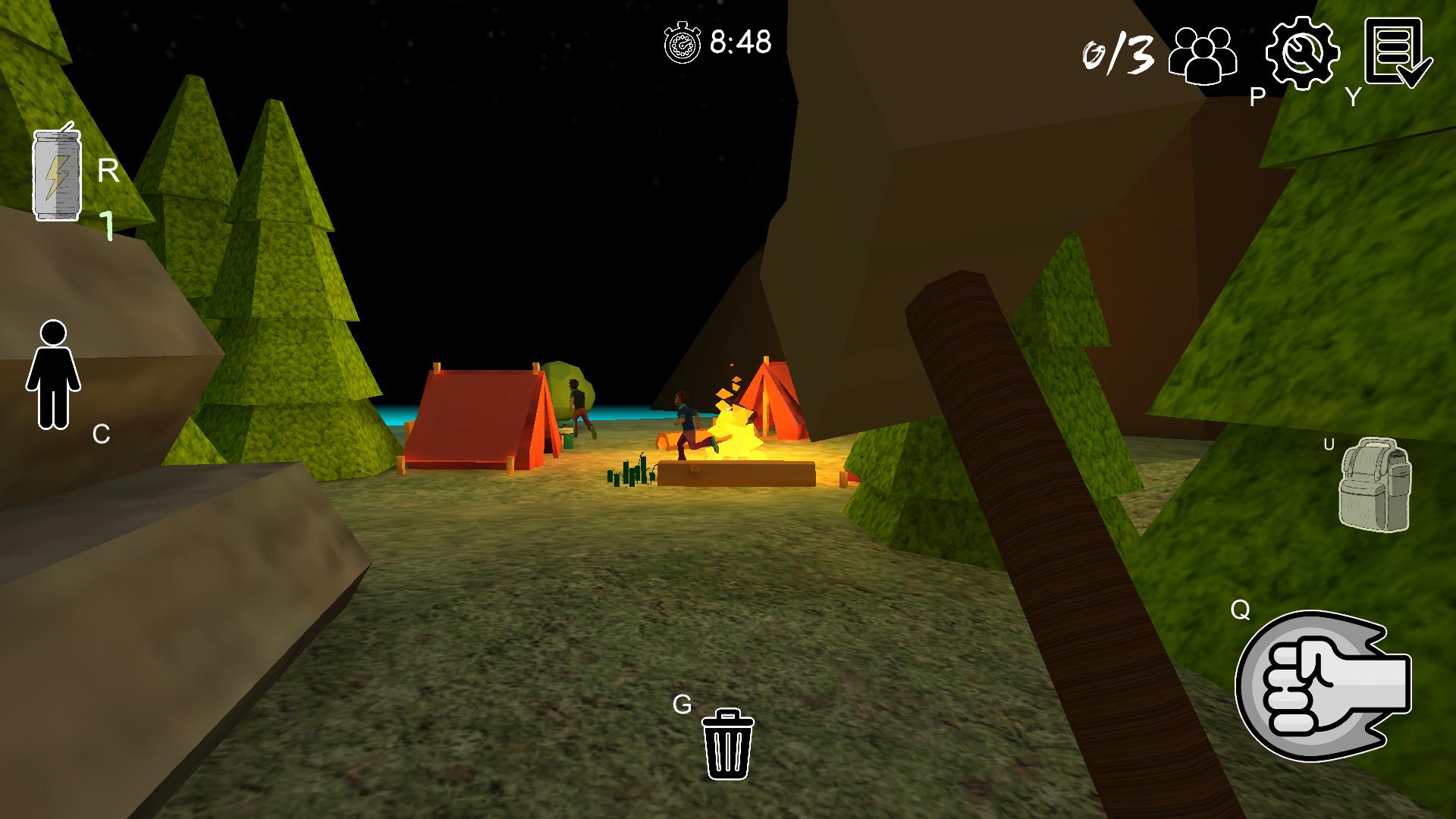Expand the Y settings shortcut label

click(1353, 97)
